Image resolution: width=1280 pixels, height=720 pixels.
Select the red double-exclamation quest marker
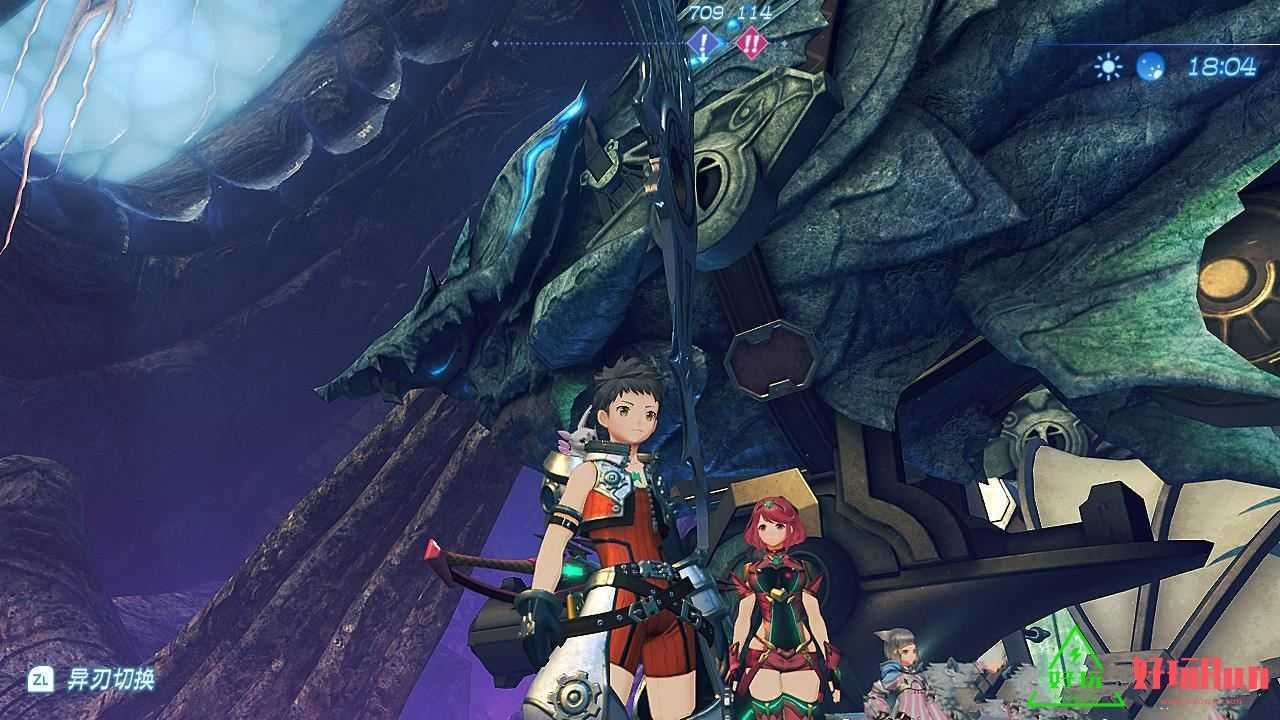pos(749,43)
